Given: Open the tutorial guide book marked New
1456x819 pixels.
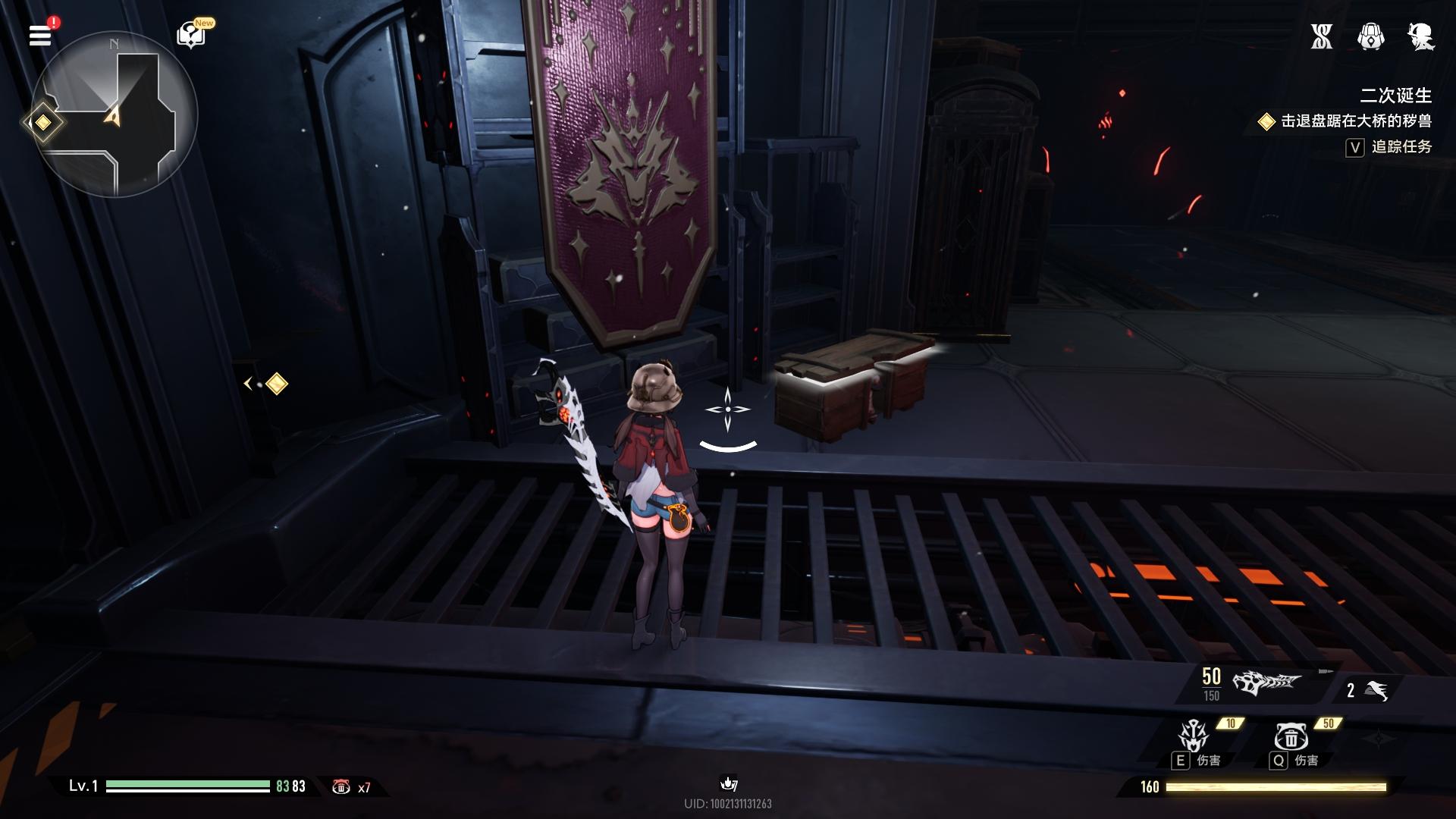Looking at the screenshot, I should pos(190,35).
